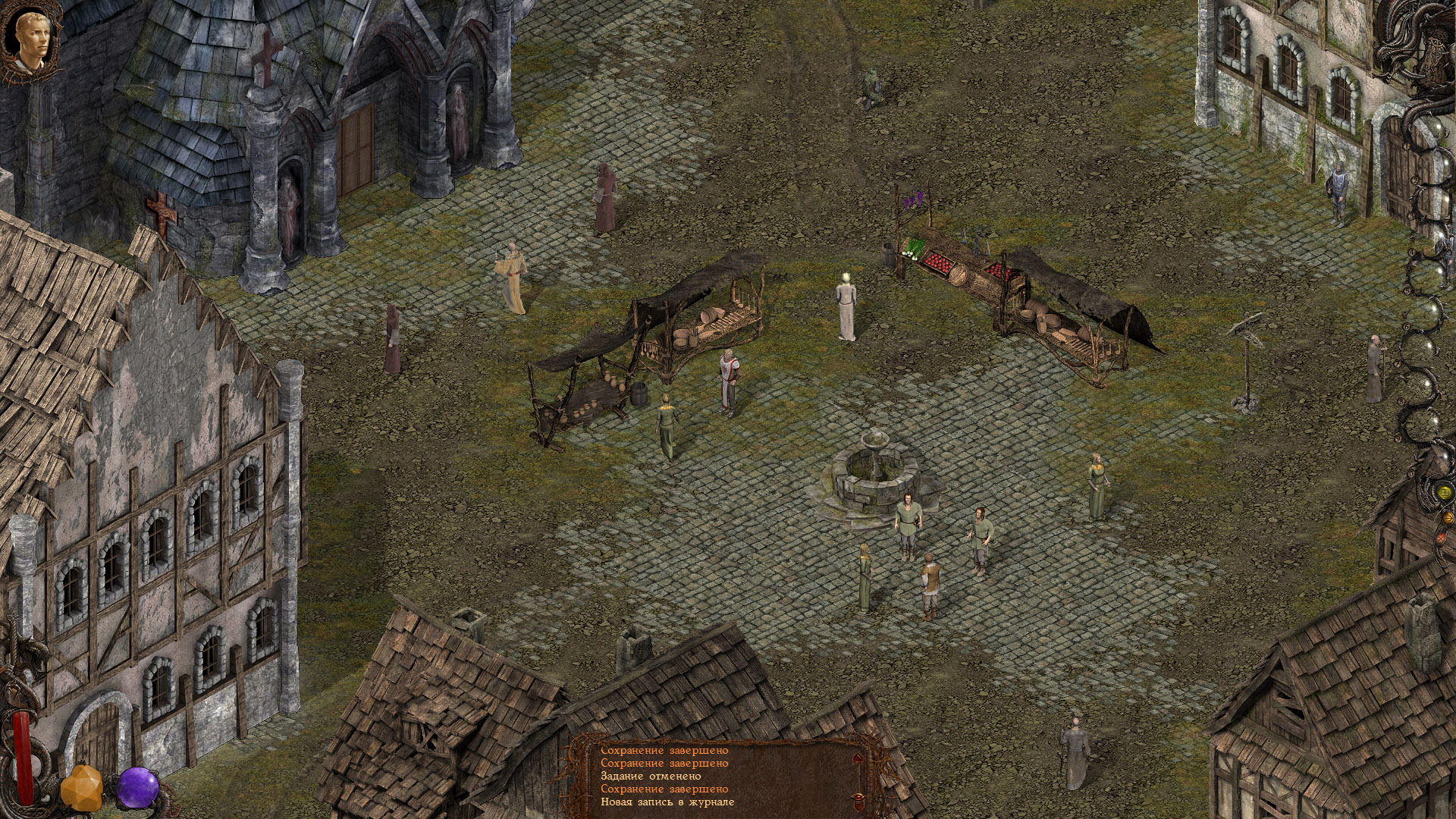Open the journal via the yellow book icon
The image size is (1456, 819).
(x=1444, y=492)
